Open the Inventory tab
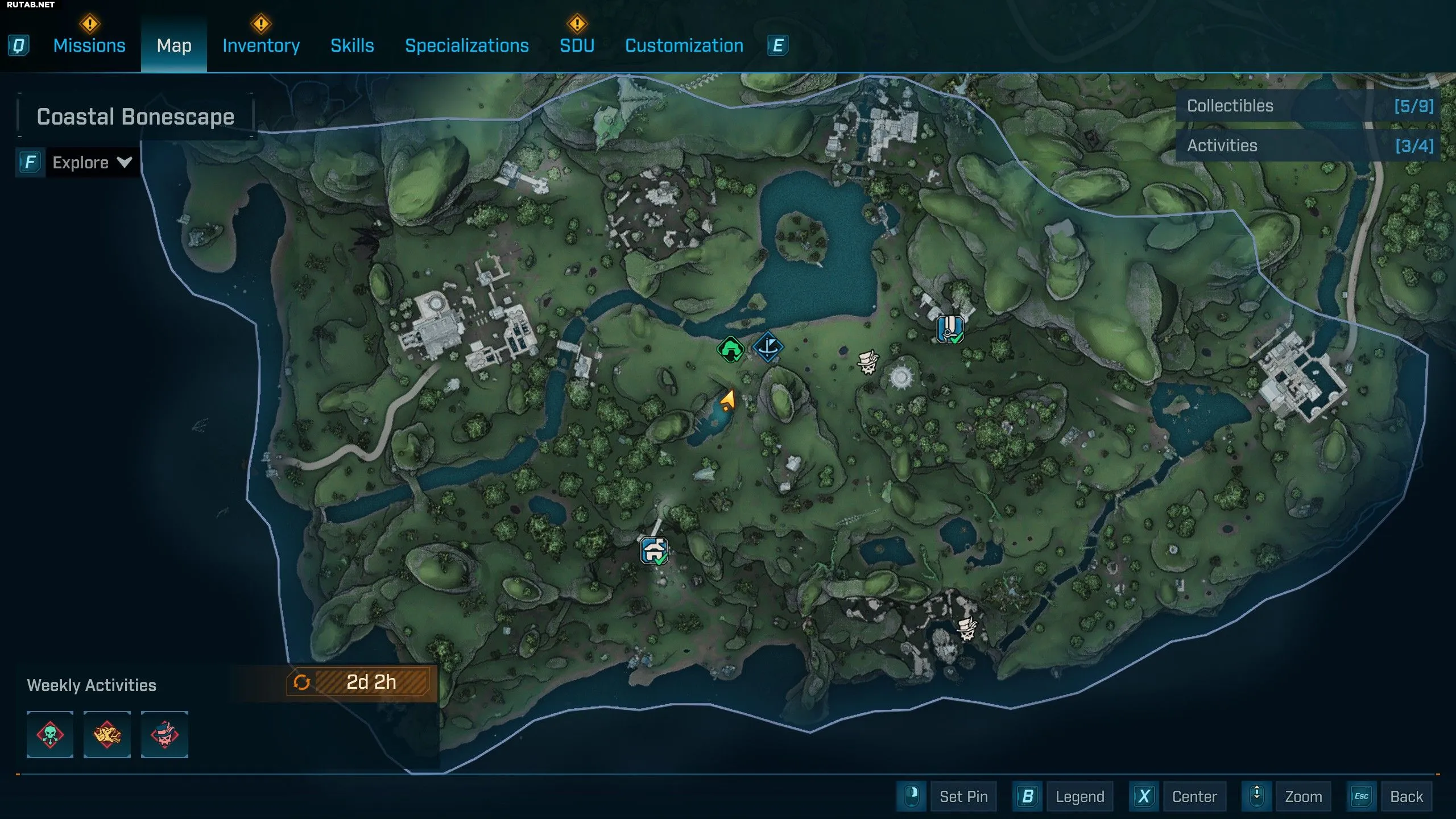The width and height of the screenshot is (1456, 819). click(x=261, y=45)
